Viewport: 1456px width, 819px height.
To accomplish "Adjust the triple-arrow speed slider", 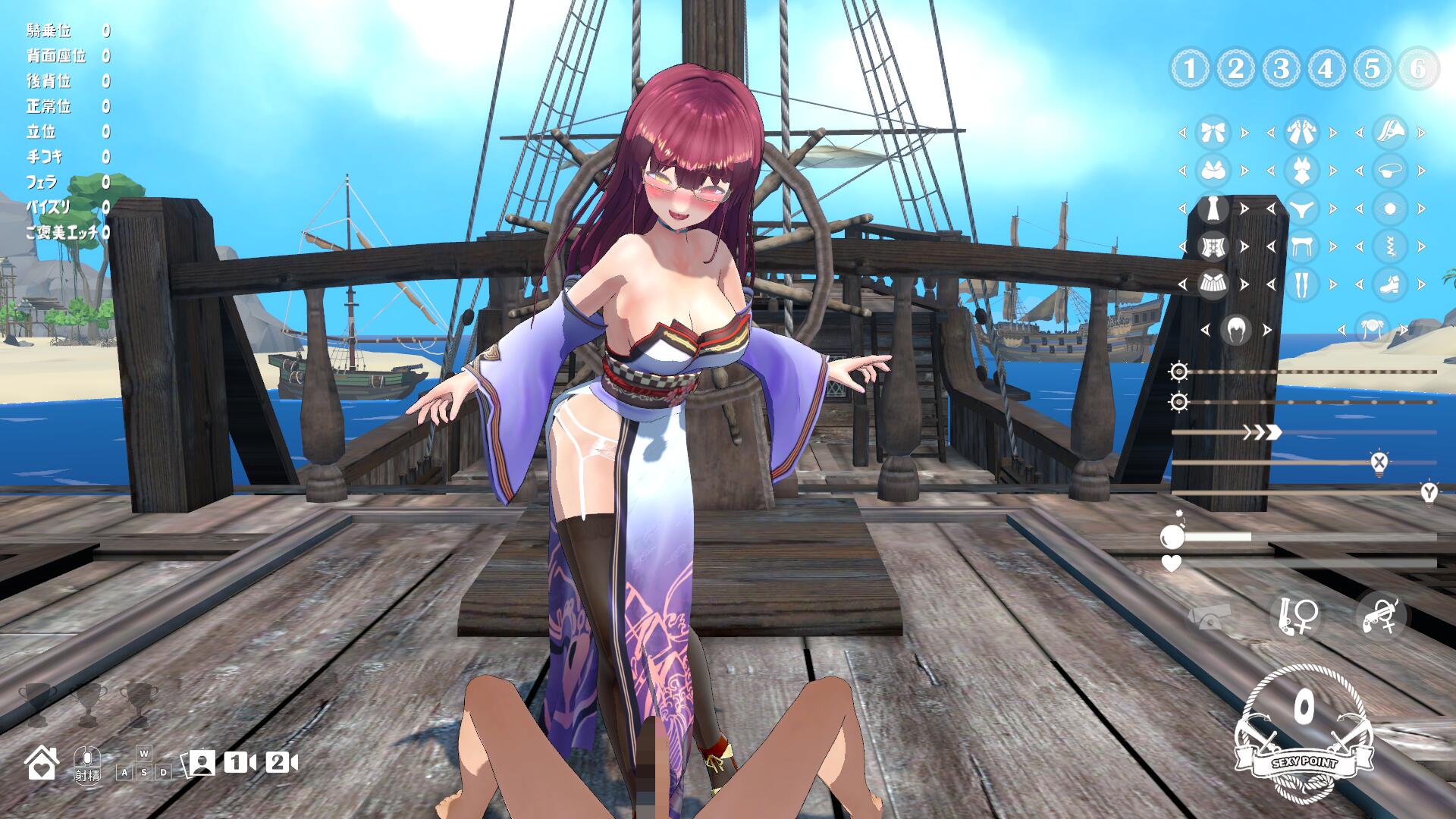I will (1262, 432).
